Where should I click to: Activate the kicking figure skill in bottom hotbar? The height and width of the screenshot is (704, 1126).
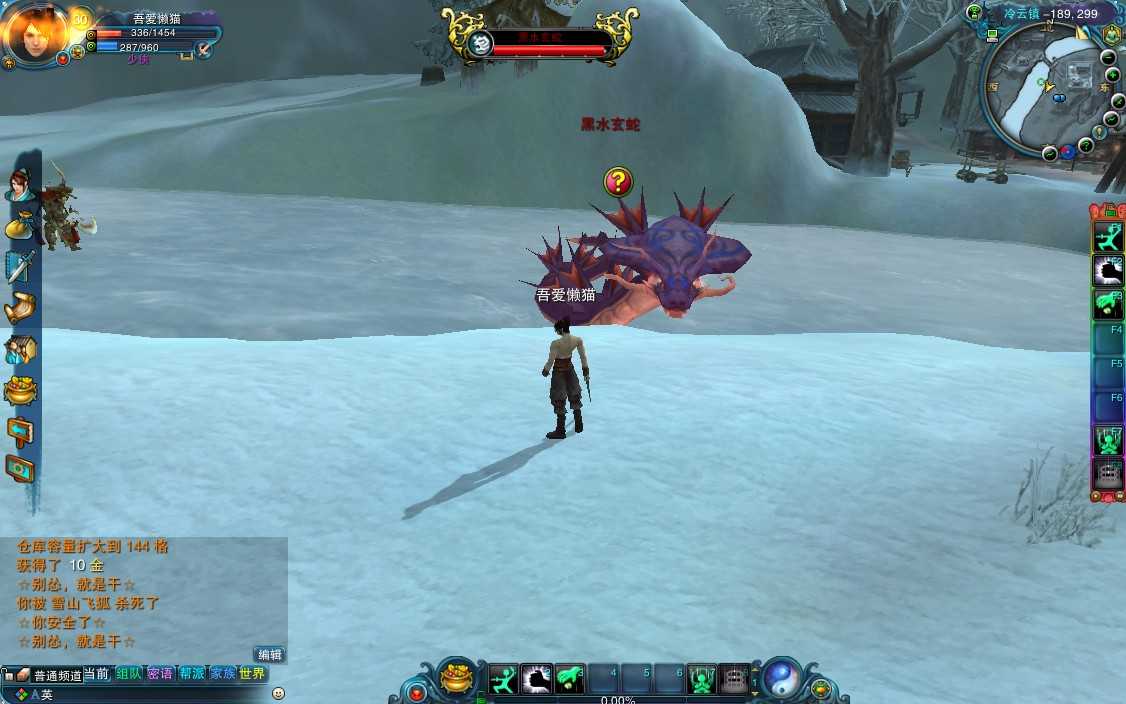[504, 679]
